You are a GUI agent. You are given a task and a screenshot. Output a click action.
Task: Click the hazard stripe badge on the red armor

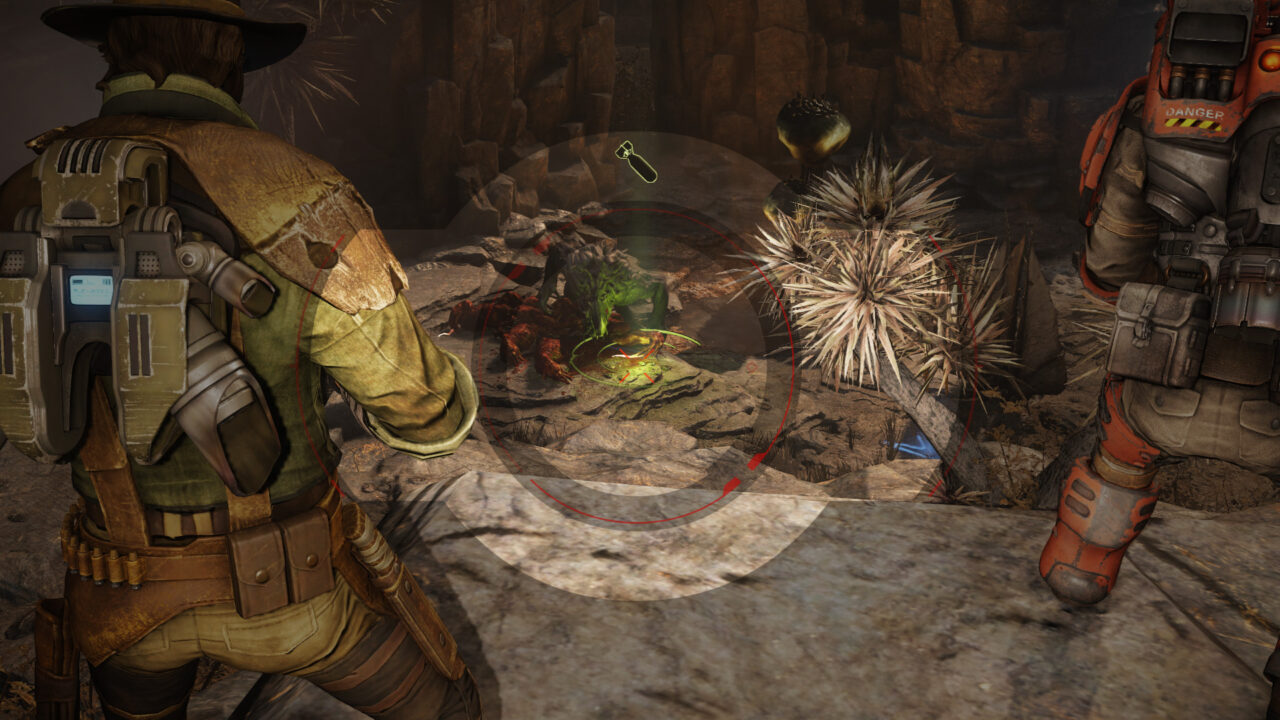click(1193, 123)
